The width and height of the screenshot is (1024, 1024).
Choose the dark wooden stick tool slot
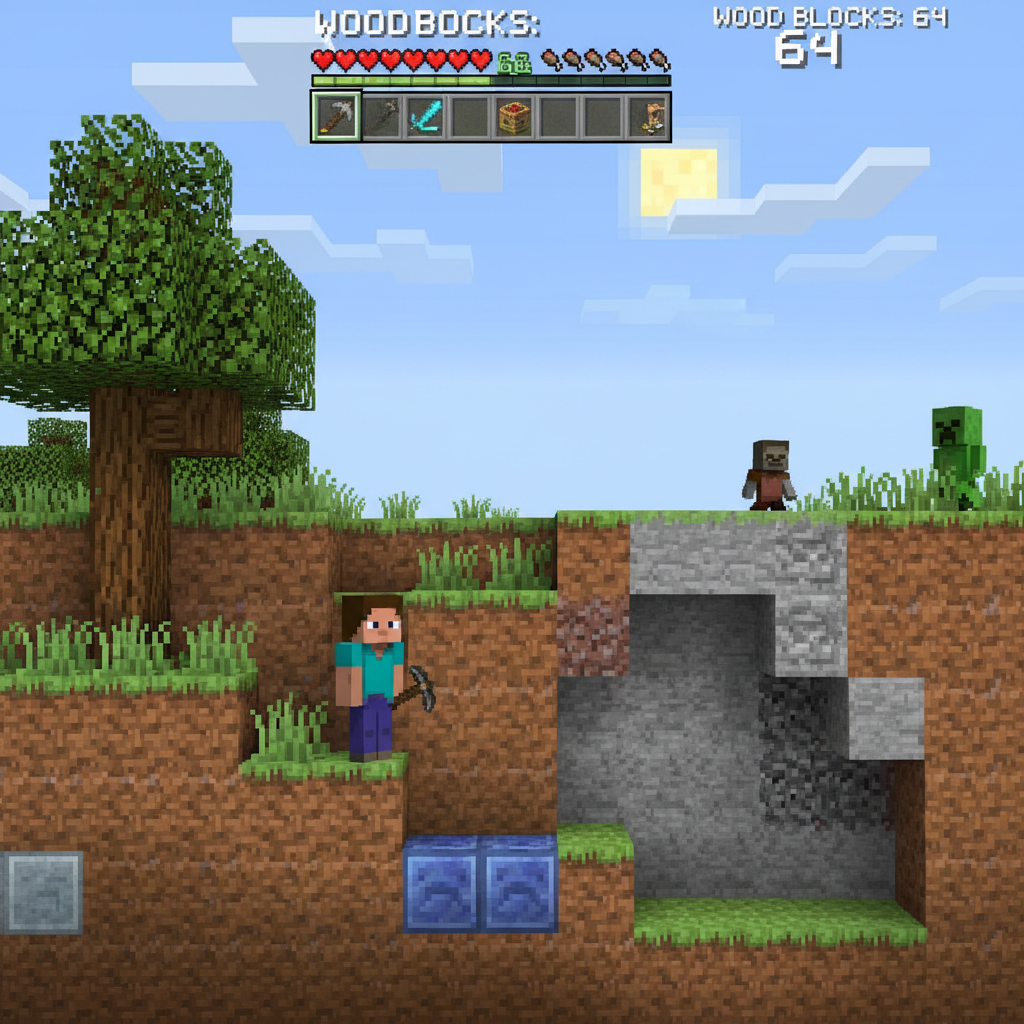[381, 117]
